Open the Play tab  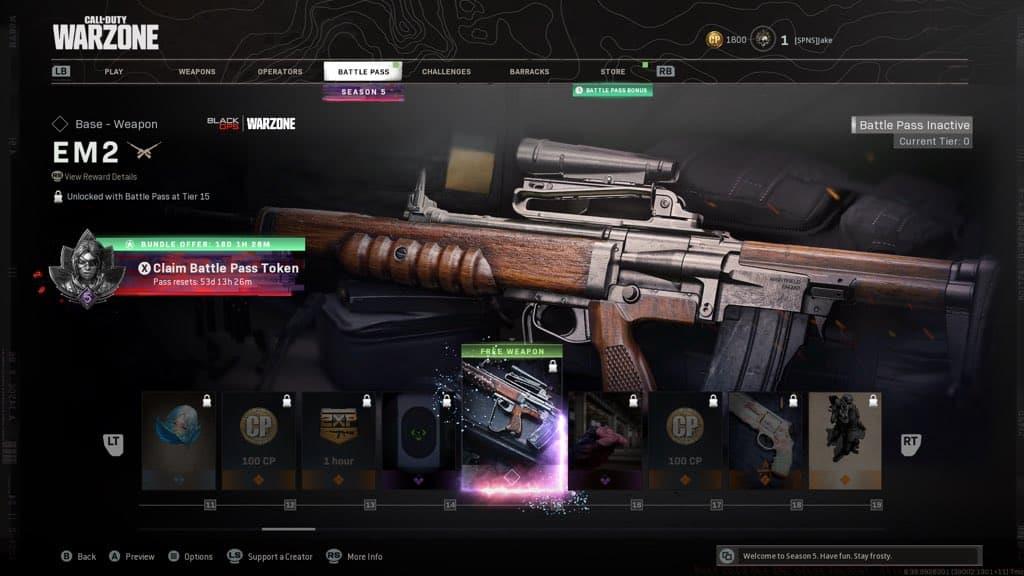coord(114,72)
